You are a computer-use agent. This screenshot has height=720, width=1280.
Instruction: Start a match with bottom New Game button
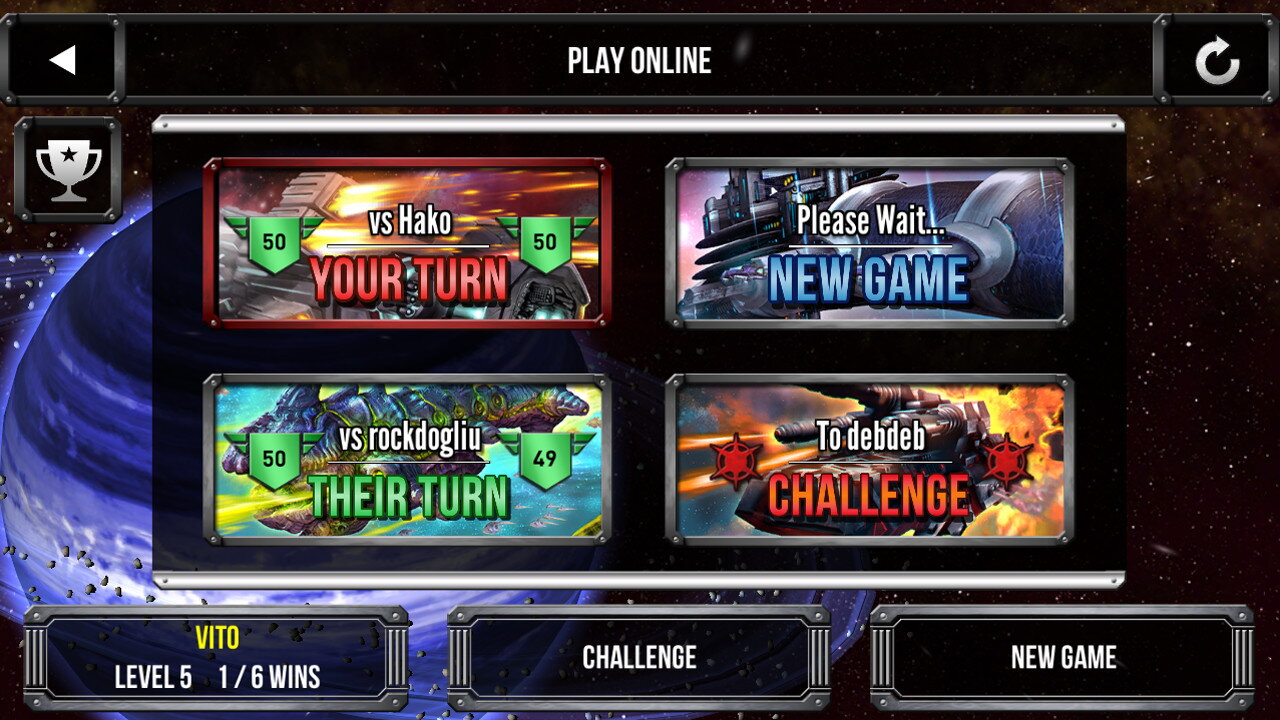click(x=1062, y=657)
